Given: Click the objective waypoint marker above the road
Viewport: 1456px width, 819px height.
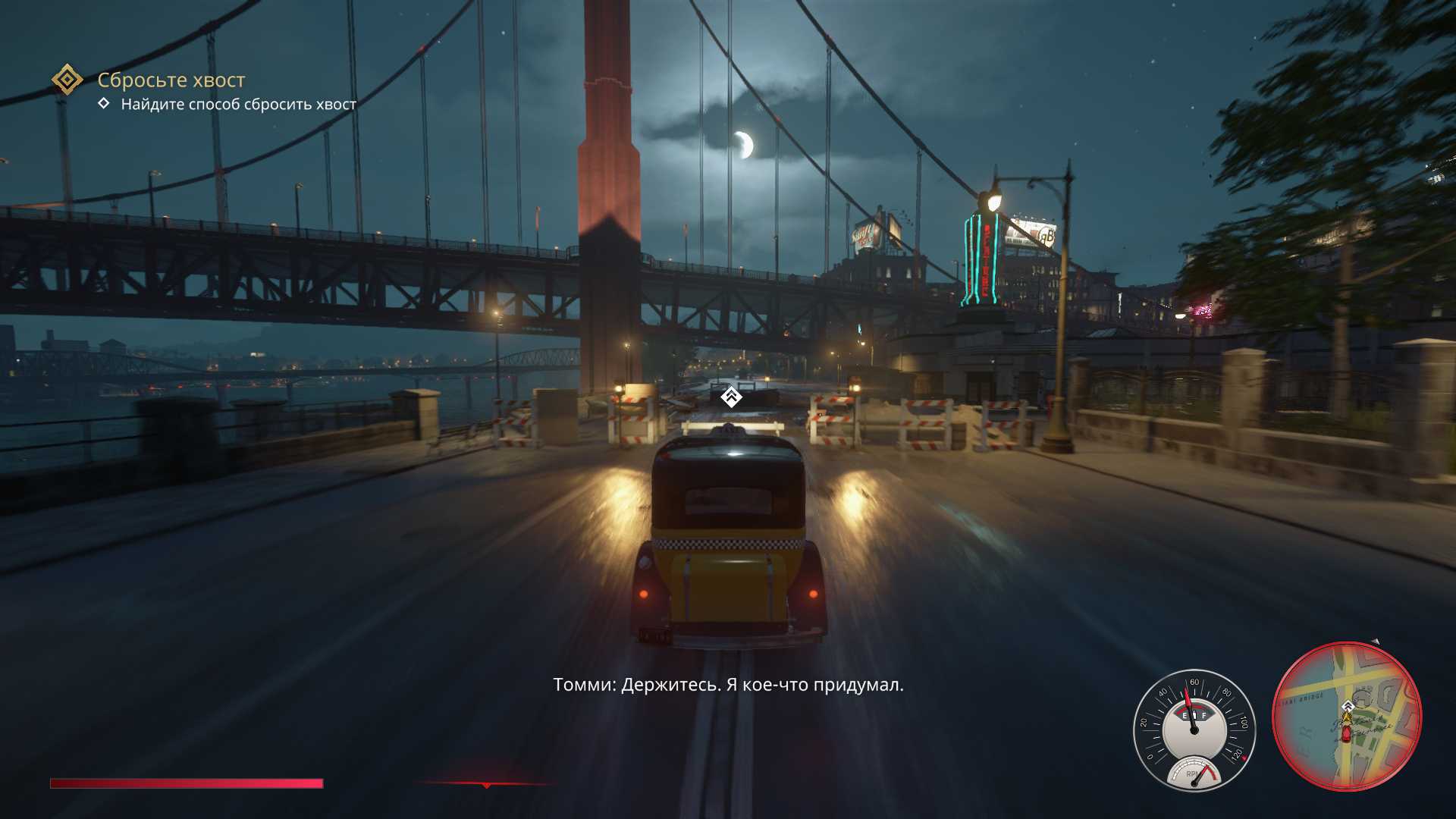Looking at the screenshot, I should click(x=730, y=396).
